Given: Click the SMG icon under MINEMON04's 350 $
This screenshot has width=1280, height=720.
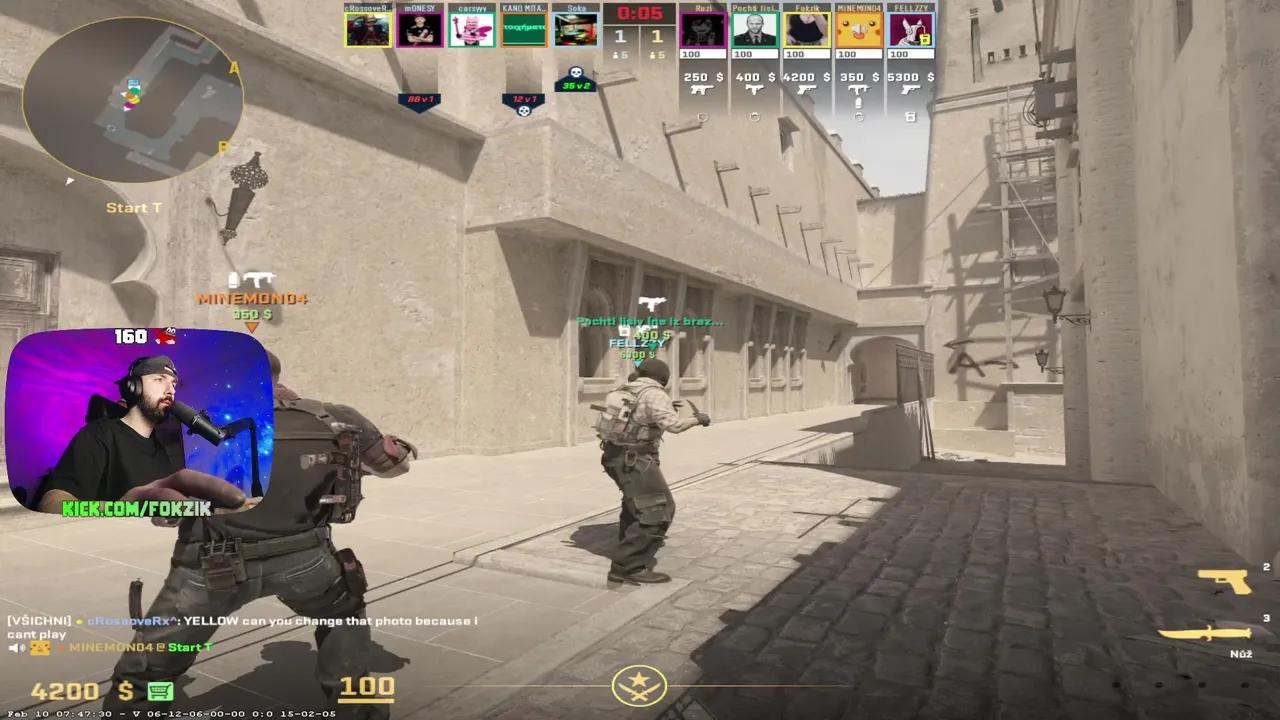Looking at the screenshot, I should (859, 88).
